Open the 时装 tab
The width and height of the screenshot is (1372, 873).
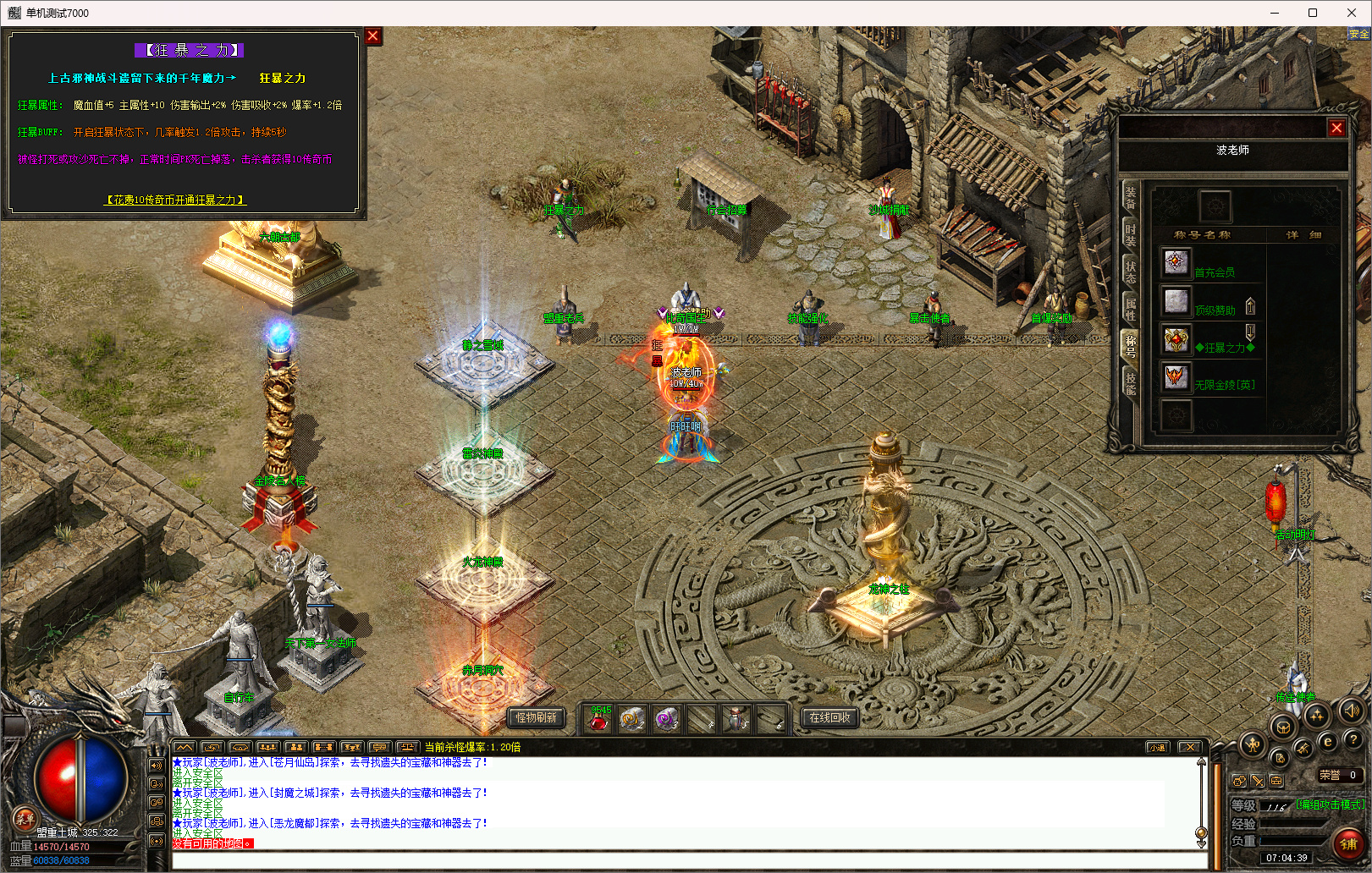click(x=1130, y=234)
